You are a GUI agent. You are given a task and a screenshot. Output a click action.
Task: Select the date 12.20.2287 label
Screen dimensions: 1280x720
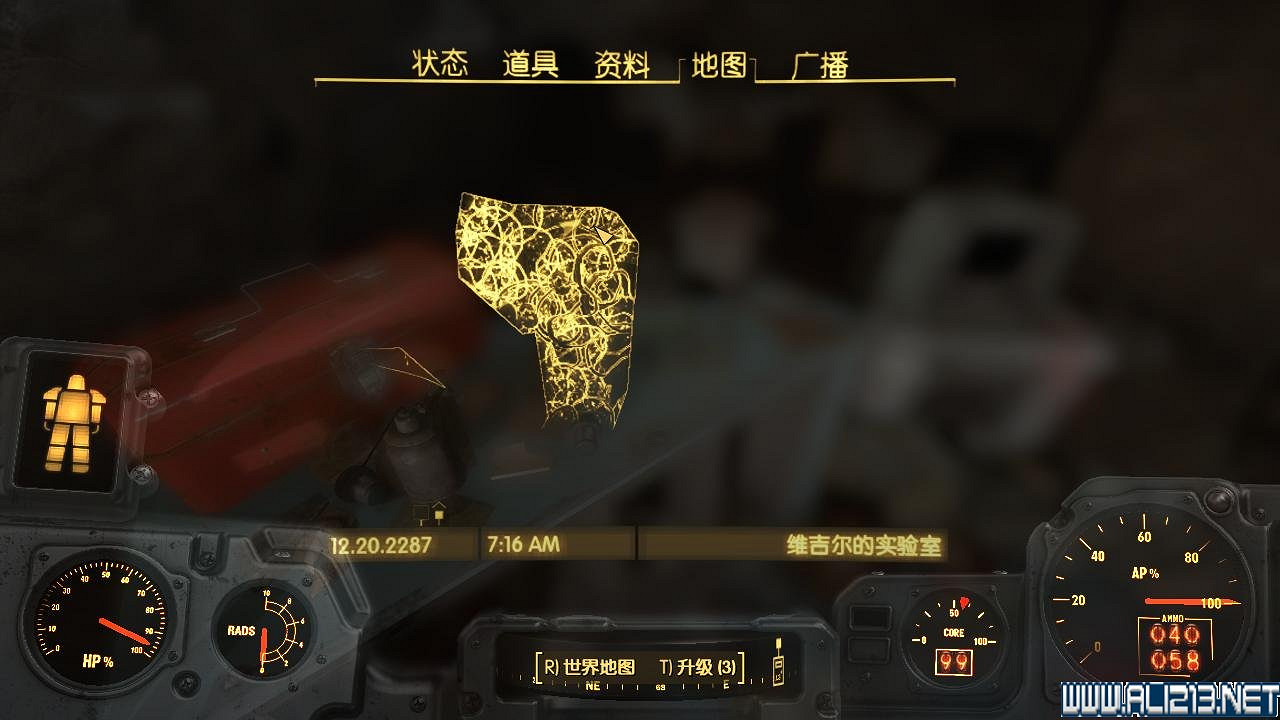[x=380, y=545]
